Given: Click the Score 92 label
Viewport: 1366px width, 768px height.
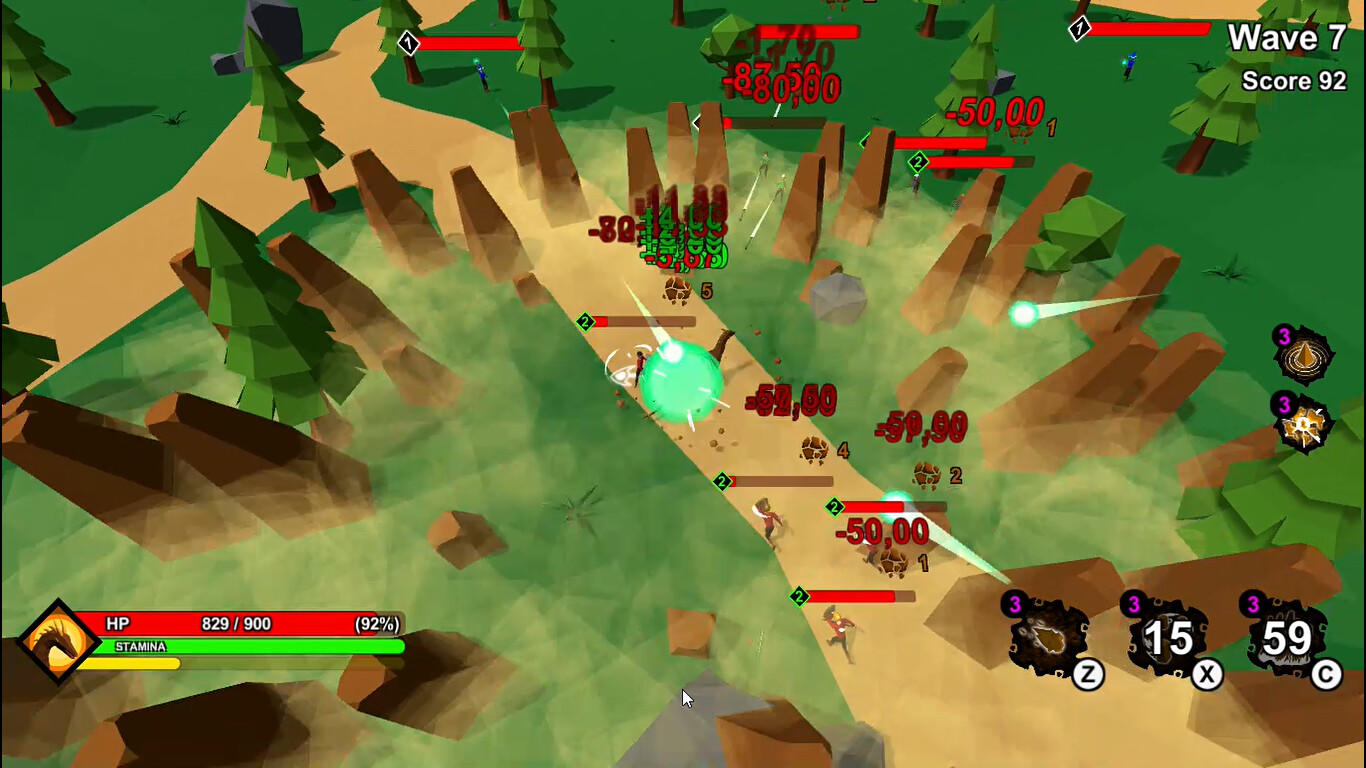Looking at the screenshot, I should point(1296,80).
